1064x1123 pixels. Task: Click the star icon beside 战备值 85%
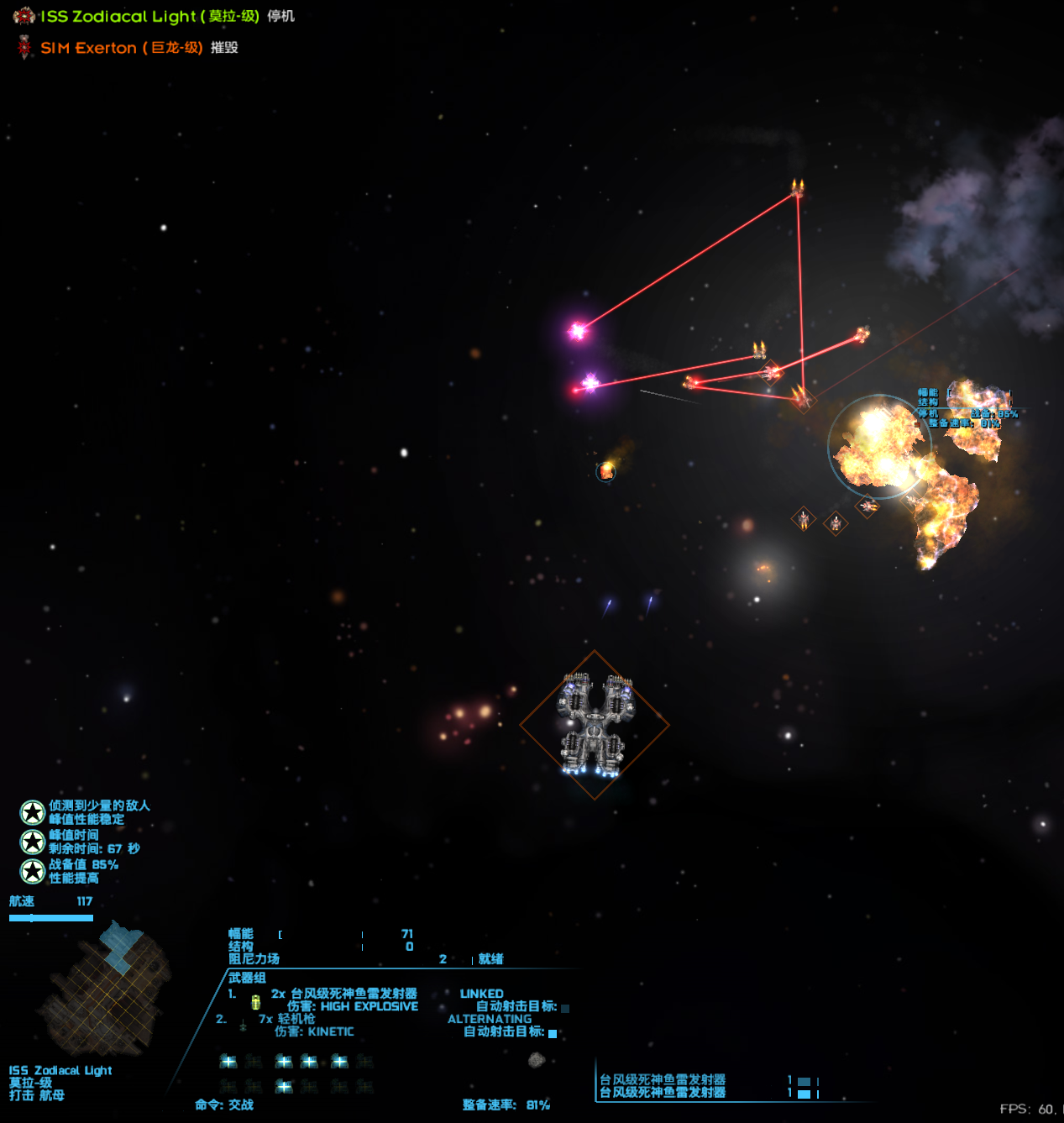[33, 871]
